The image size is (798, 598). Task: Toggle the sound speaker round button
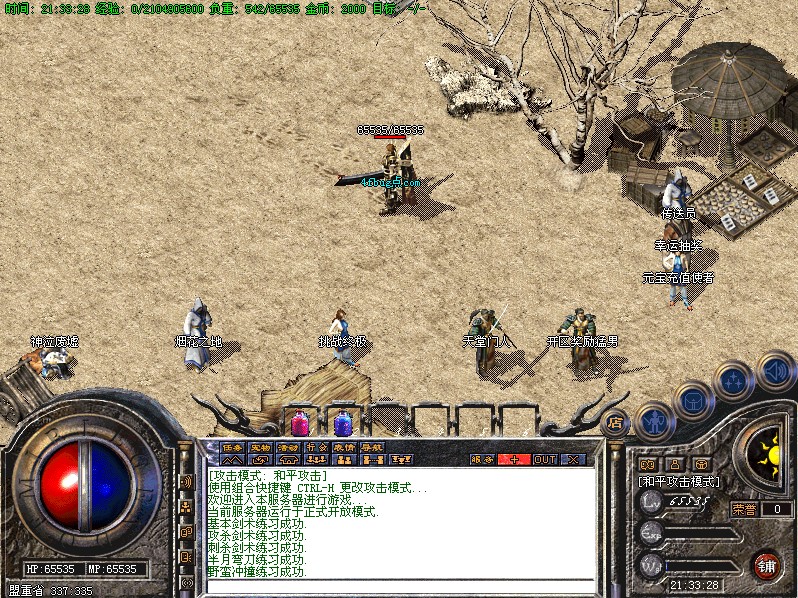[x=775, y=371]
